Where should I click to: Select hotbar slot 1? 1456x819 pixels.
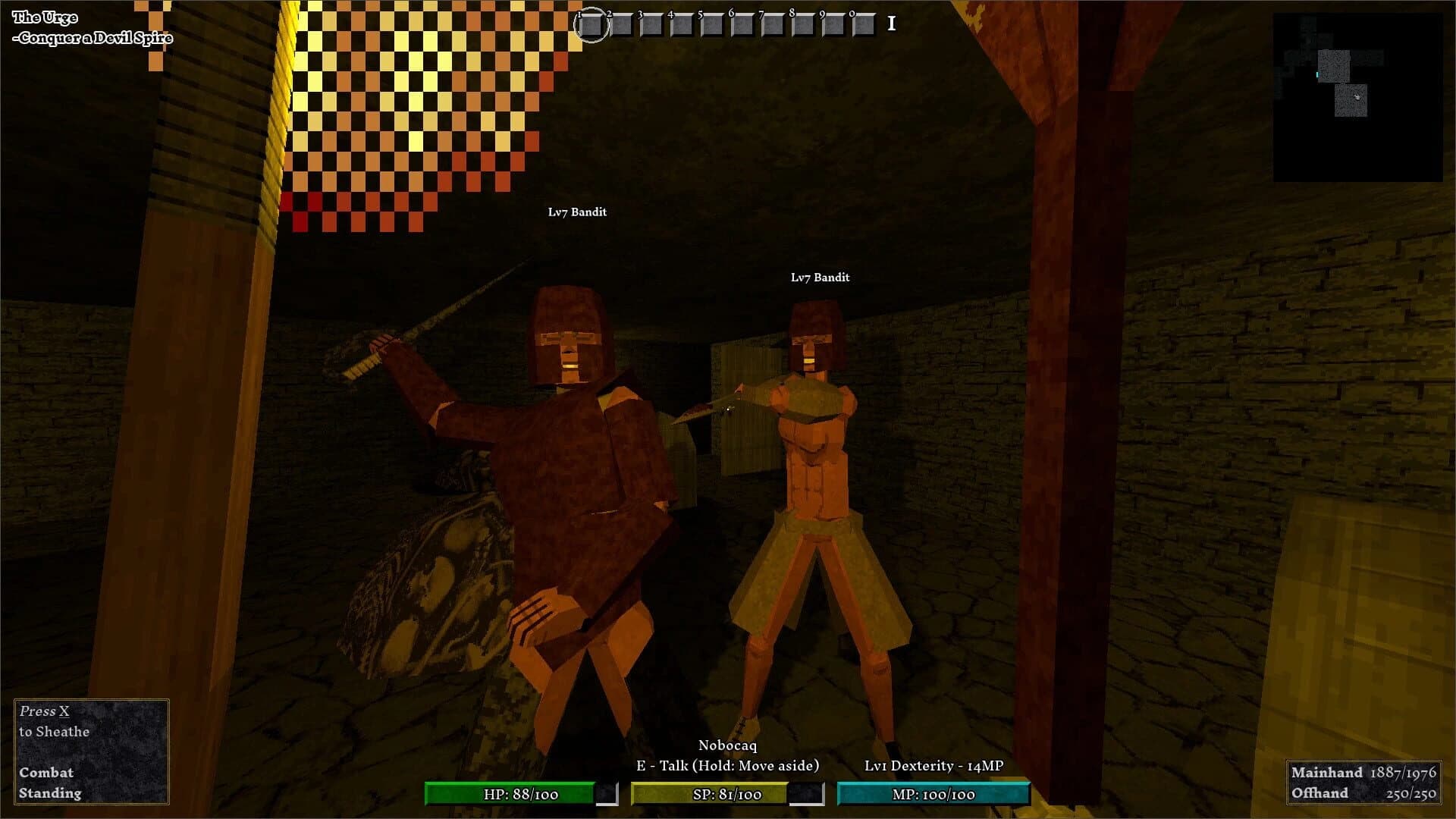[592, 25]
